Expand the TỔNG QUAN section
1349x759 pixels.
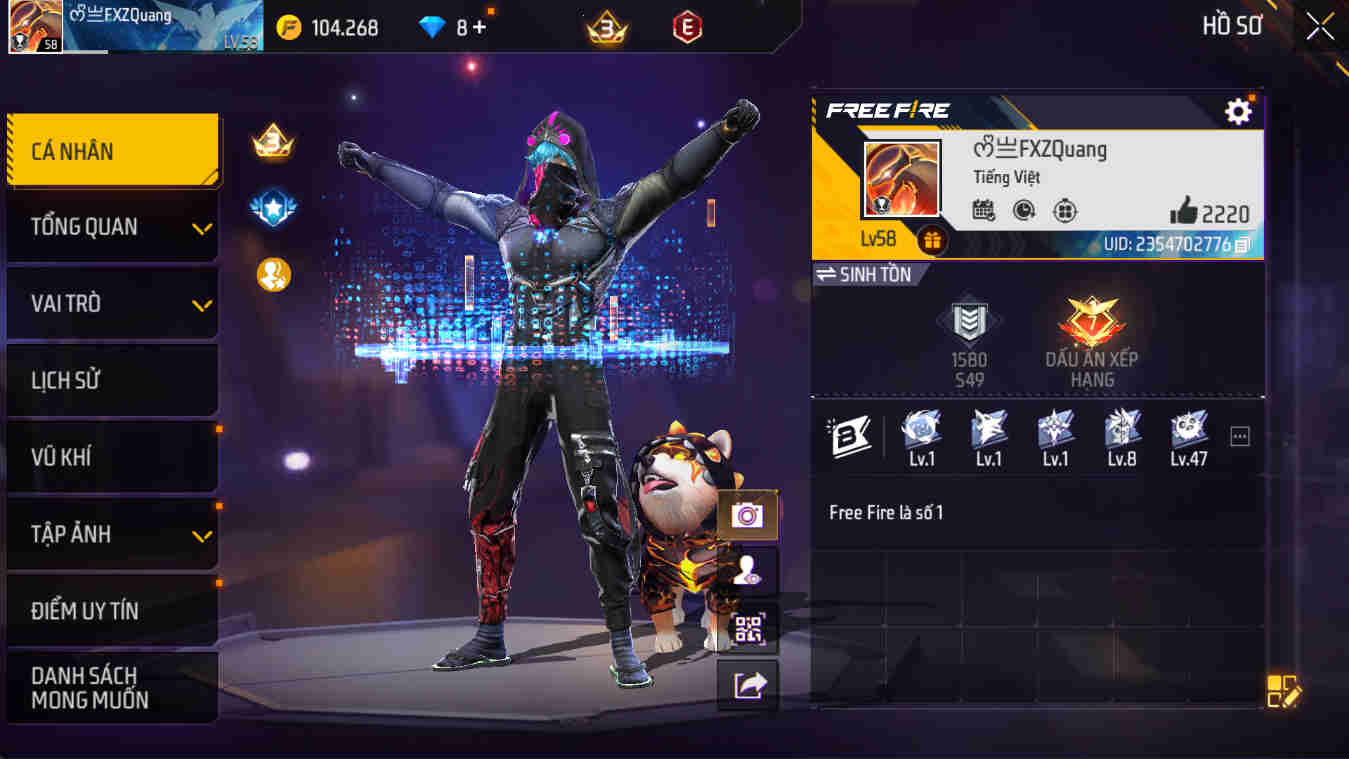(110, 227)
